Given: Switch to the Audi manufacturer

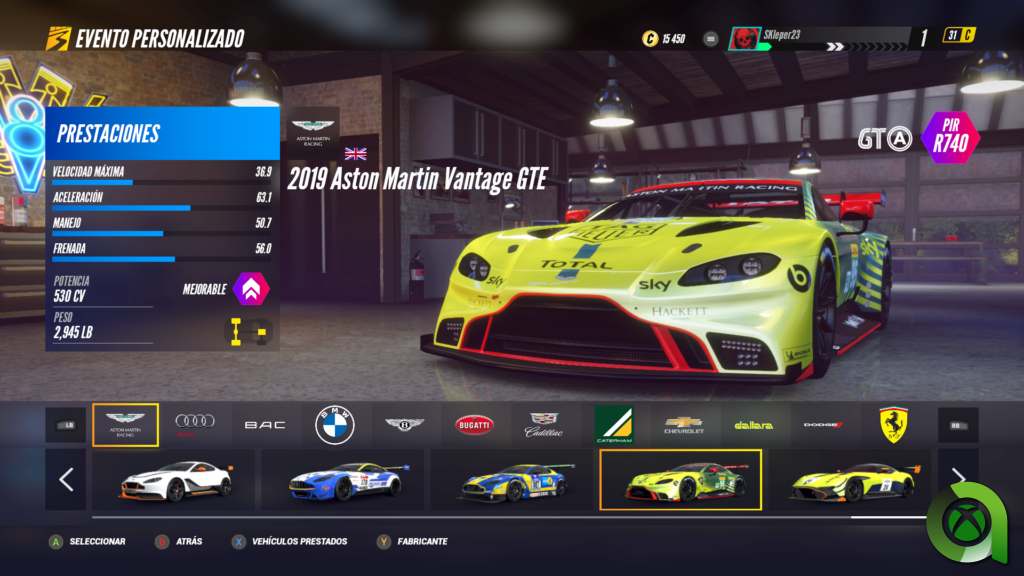Looking at the screenshot, I should 195,425.
